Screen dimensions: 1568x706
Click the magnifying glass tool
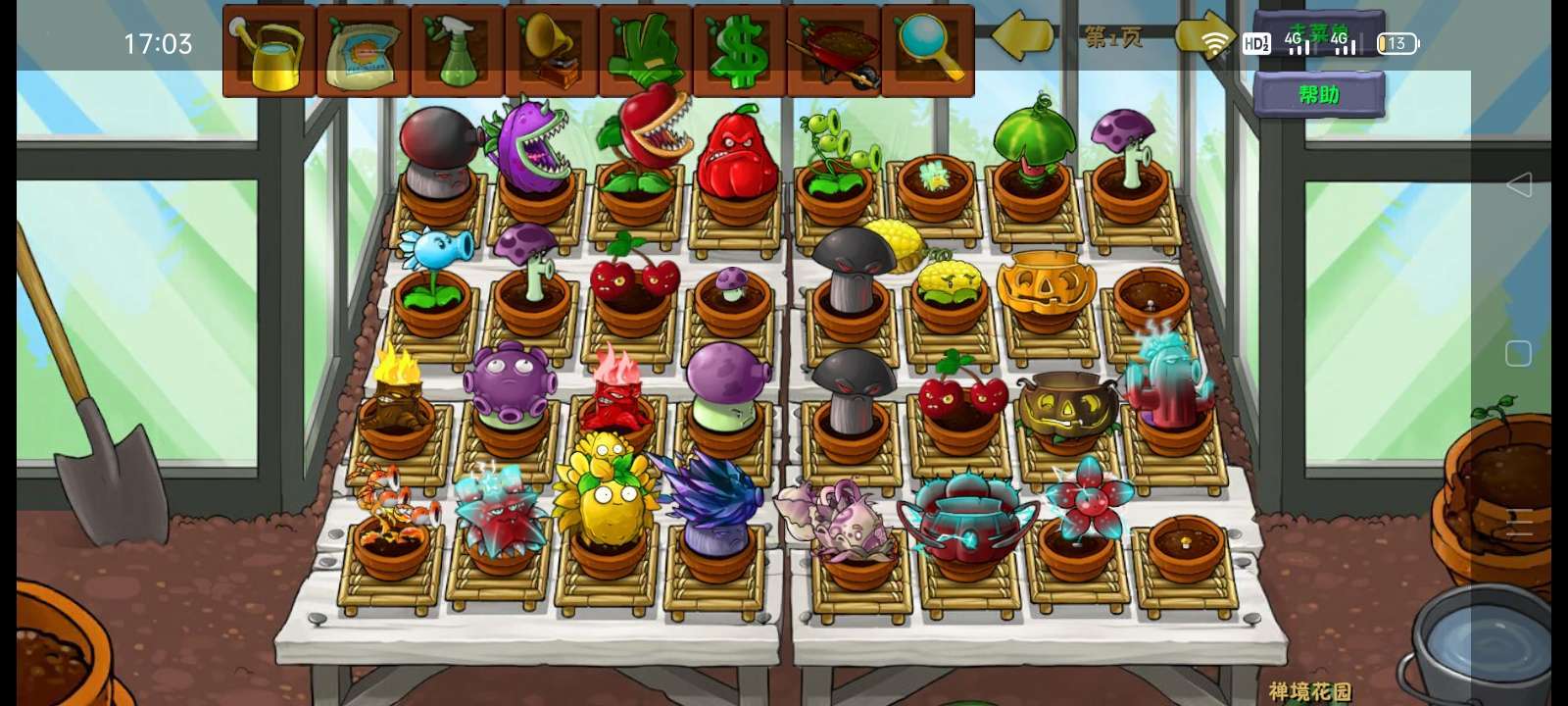point(927,52)
